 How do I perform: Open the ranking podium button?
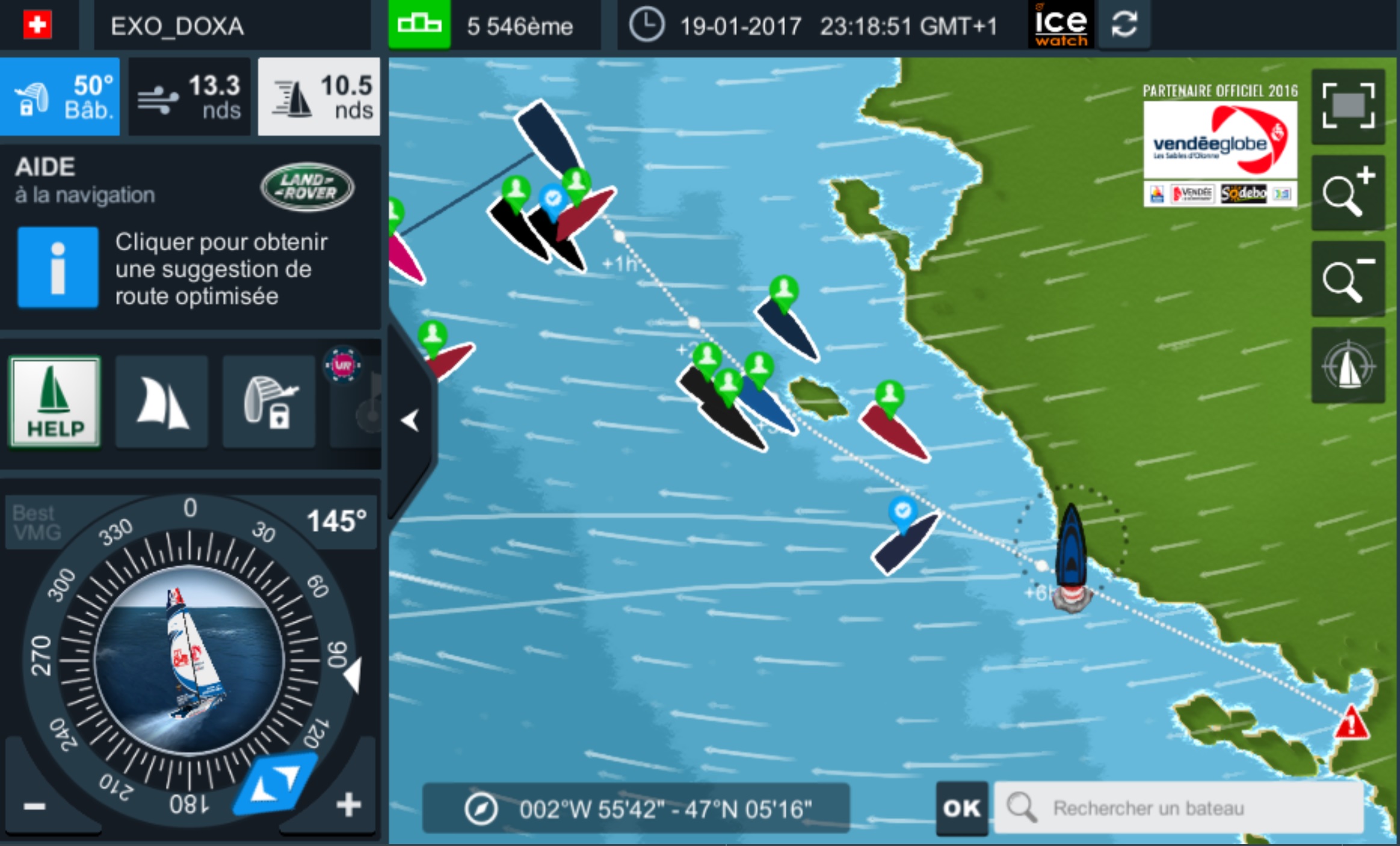pyautogui.click(x=419, y=25)
